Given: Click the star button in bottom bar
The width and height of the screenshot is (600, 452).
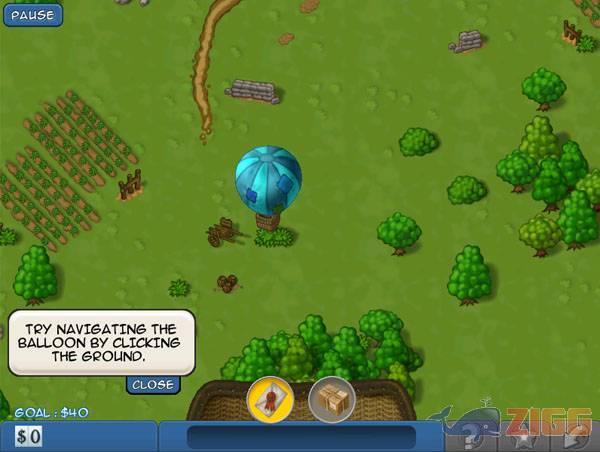Looking at the screenshot, I should pyautogui.click(x=526, y=438).
